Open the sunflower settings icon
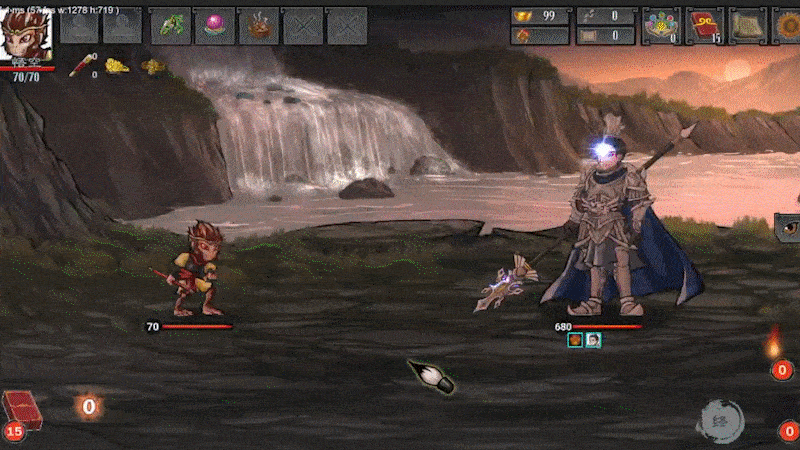 click(787, 25)
